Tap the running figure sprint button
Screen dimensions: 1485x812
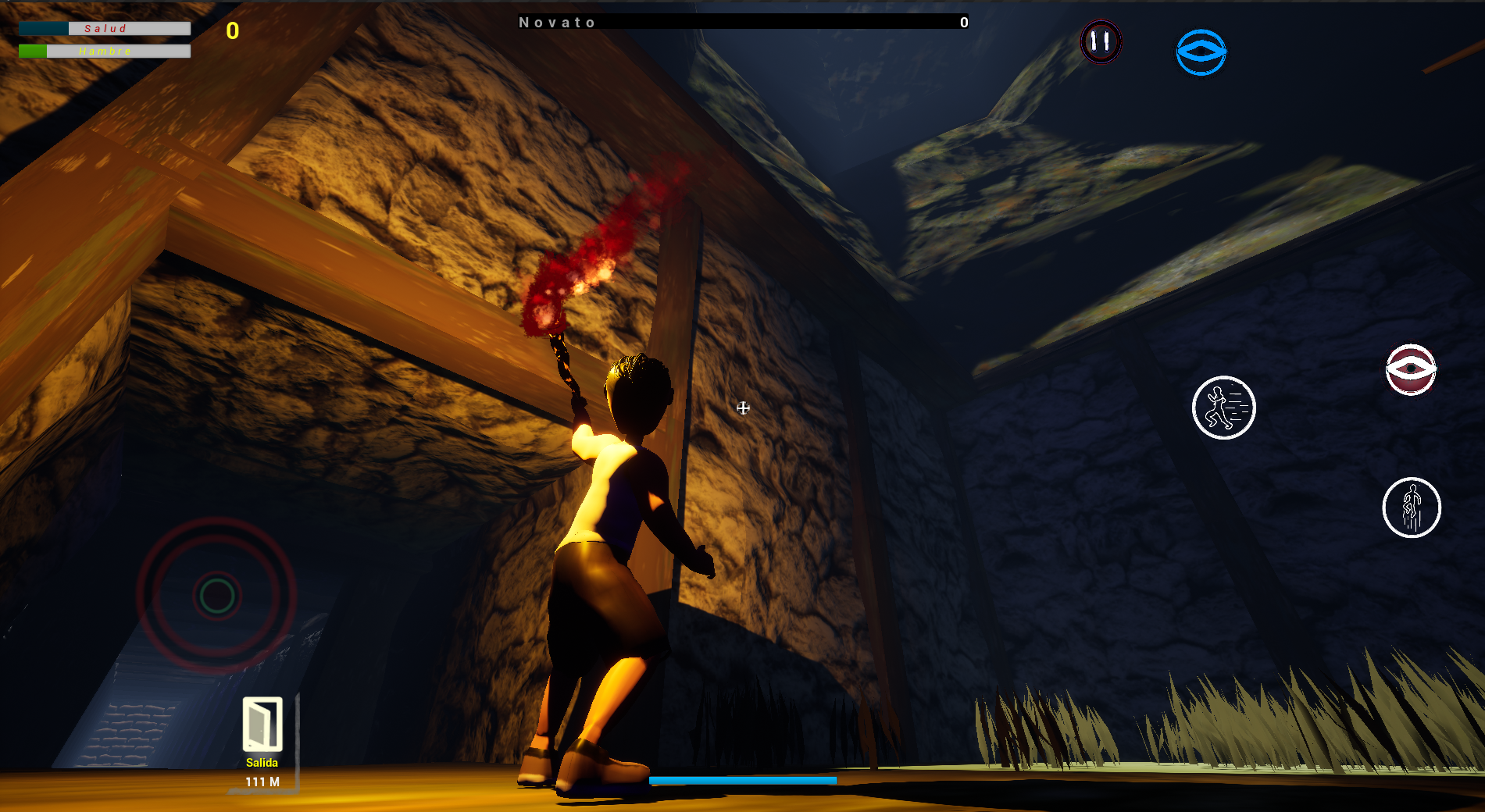(1223, 408)
